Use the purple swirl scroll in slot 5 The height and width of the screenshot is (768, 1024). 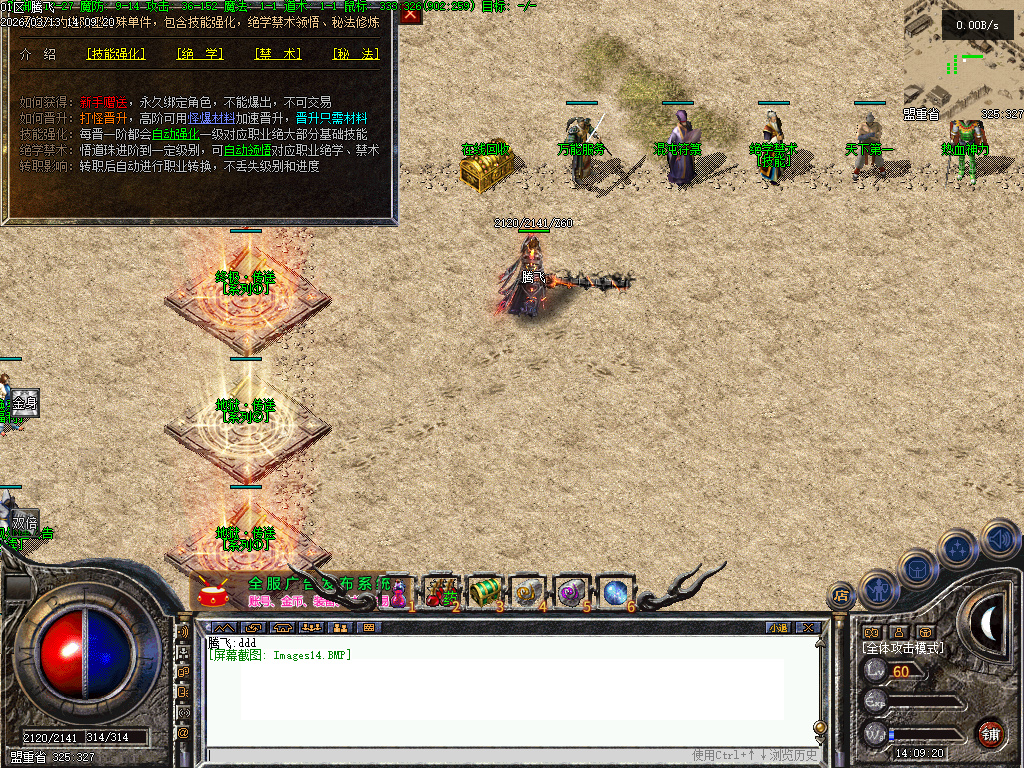point(571,592)
